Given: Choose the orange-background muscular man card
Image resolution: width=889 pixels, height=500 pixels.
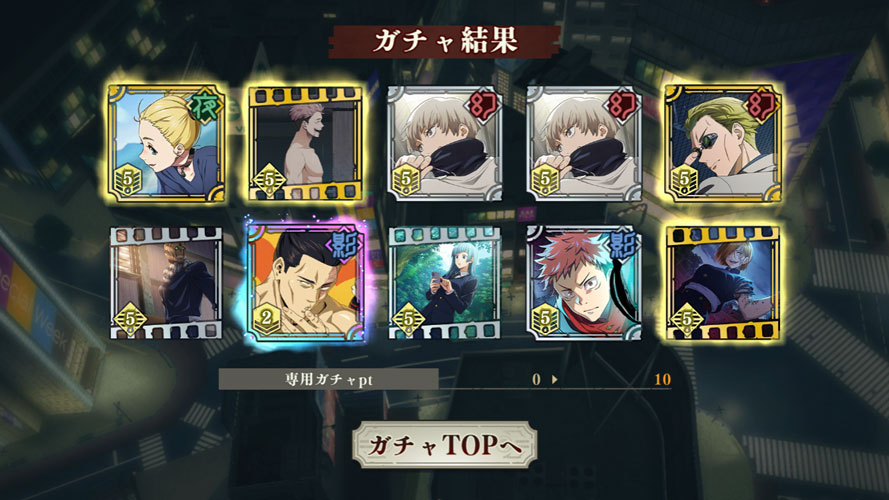Looking at the screenshot, I should (304, 283).
